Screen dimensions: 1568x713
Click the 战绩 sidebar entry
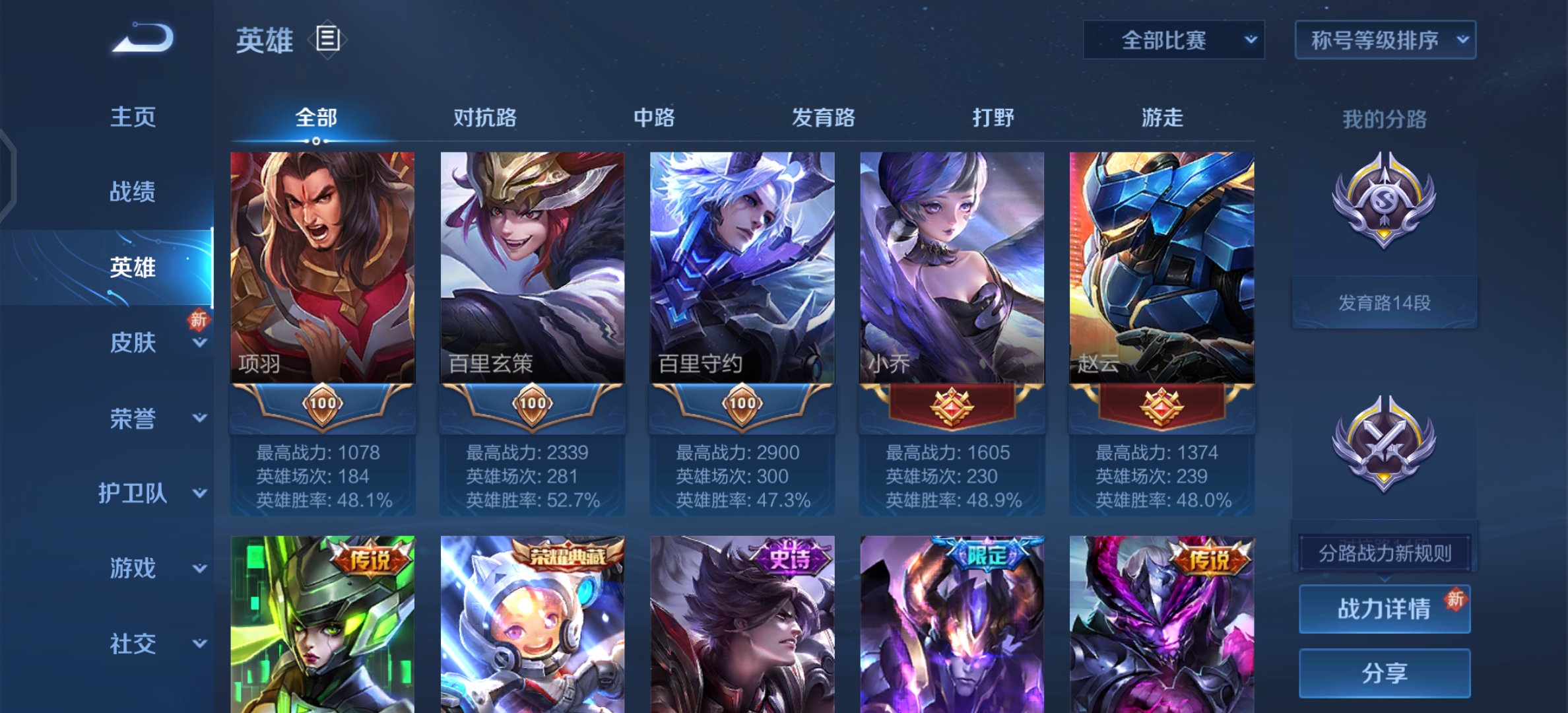click(134, 190)
